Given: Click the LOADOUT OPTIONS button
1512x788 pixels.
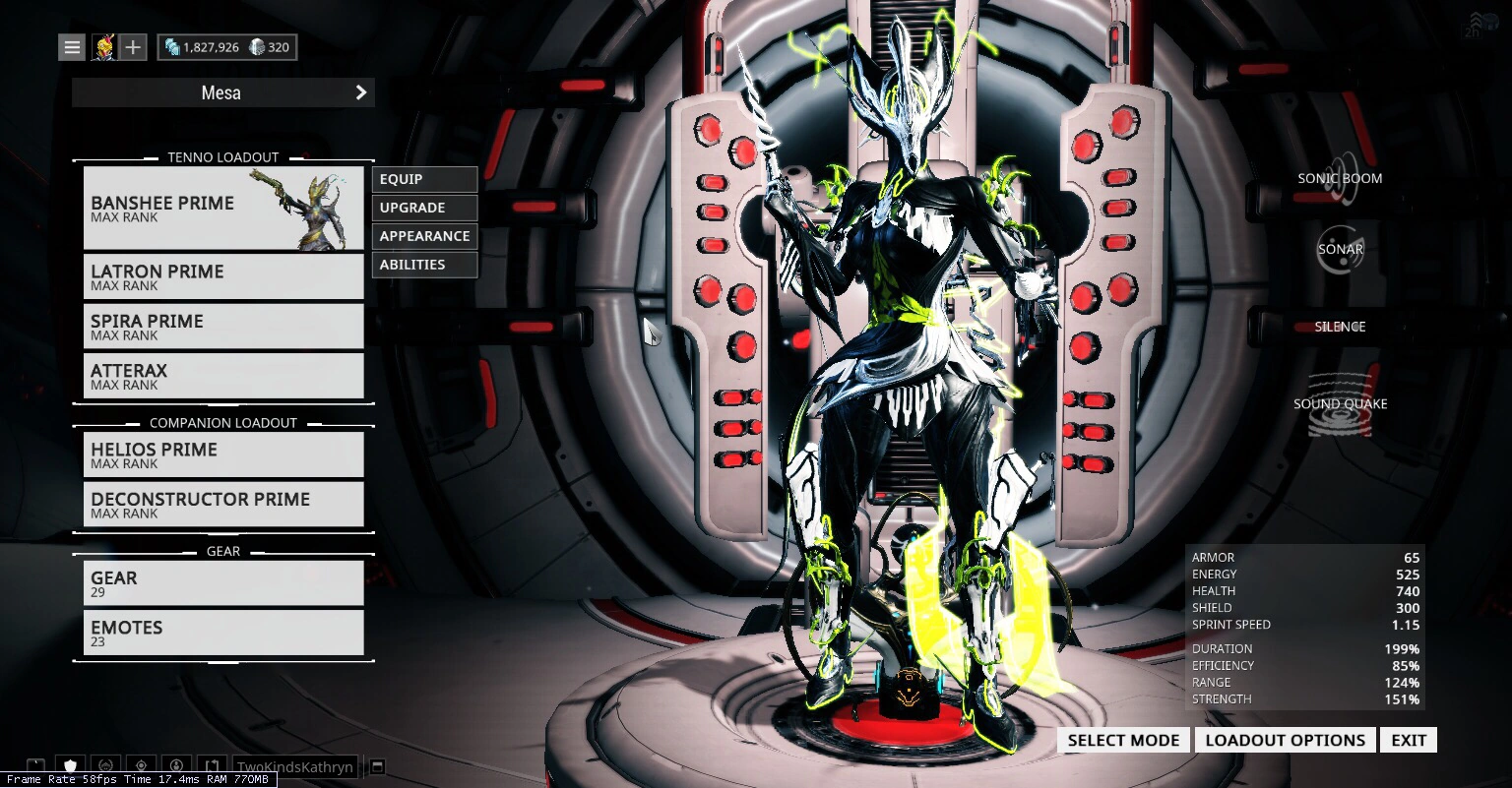Looking at the screenshot, I should [1285, 740].
